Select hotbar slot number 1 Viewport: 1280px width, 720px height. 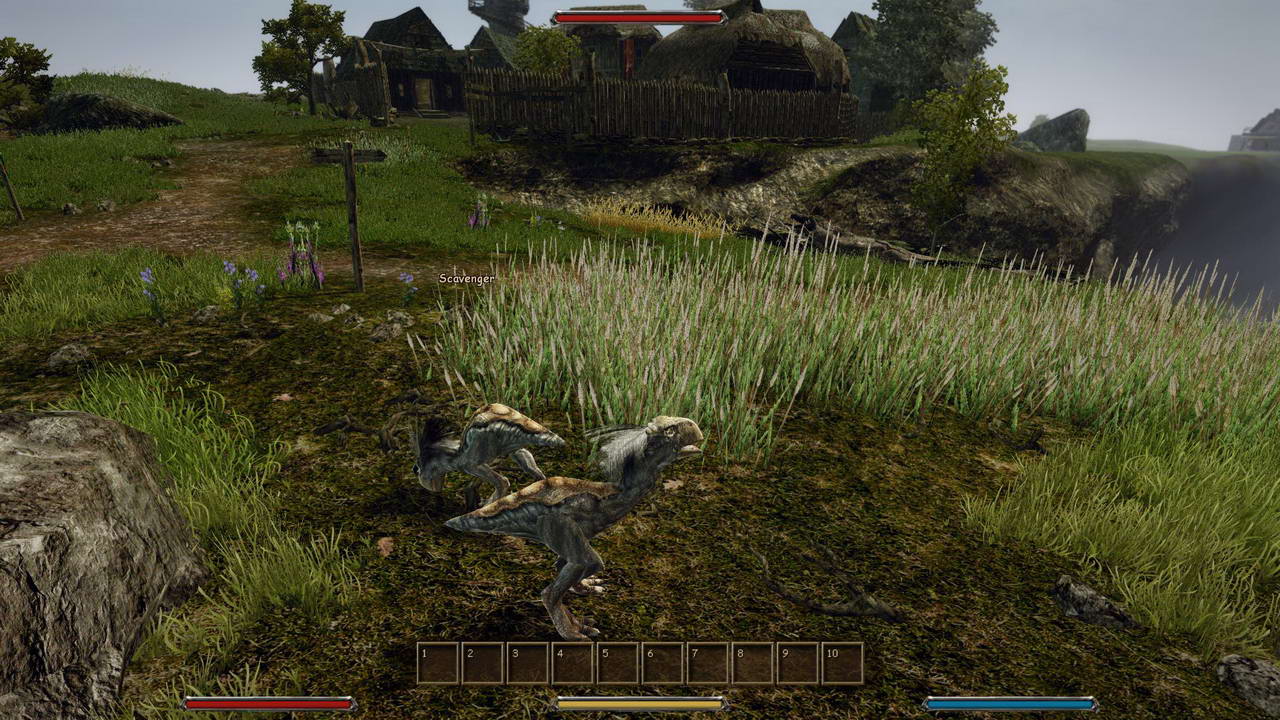(x=438, y=663)
